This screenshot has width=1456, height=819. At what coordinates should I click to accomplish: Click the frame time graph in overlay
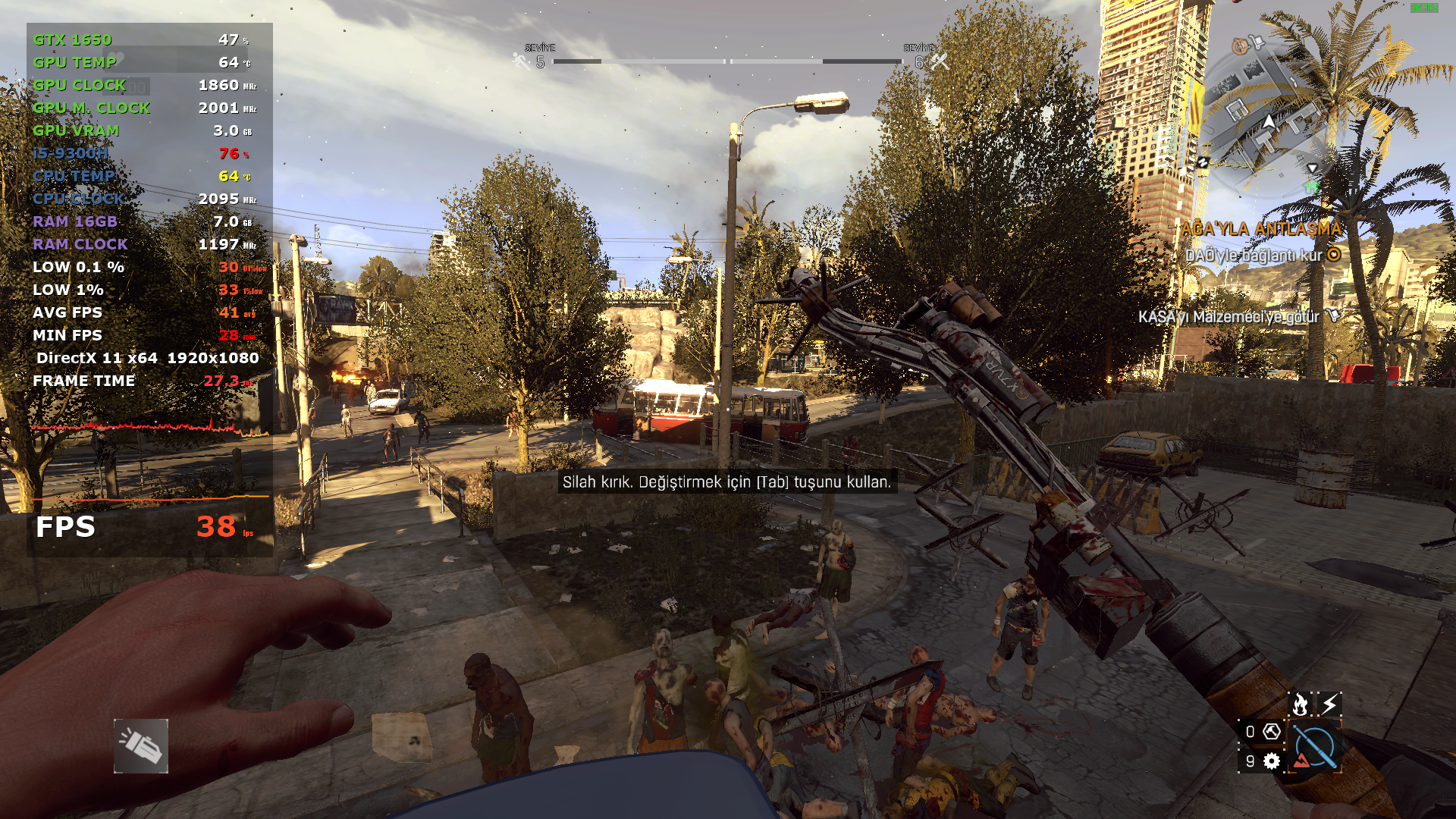[x=149, y=426]
